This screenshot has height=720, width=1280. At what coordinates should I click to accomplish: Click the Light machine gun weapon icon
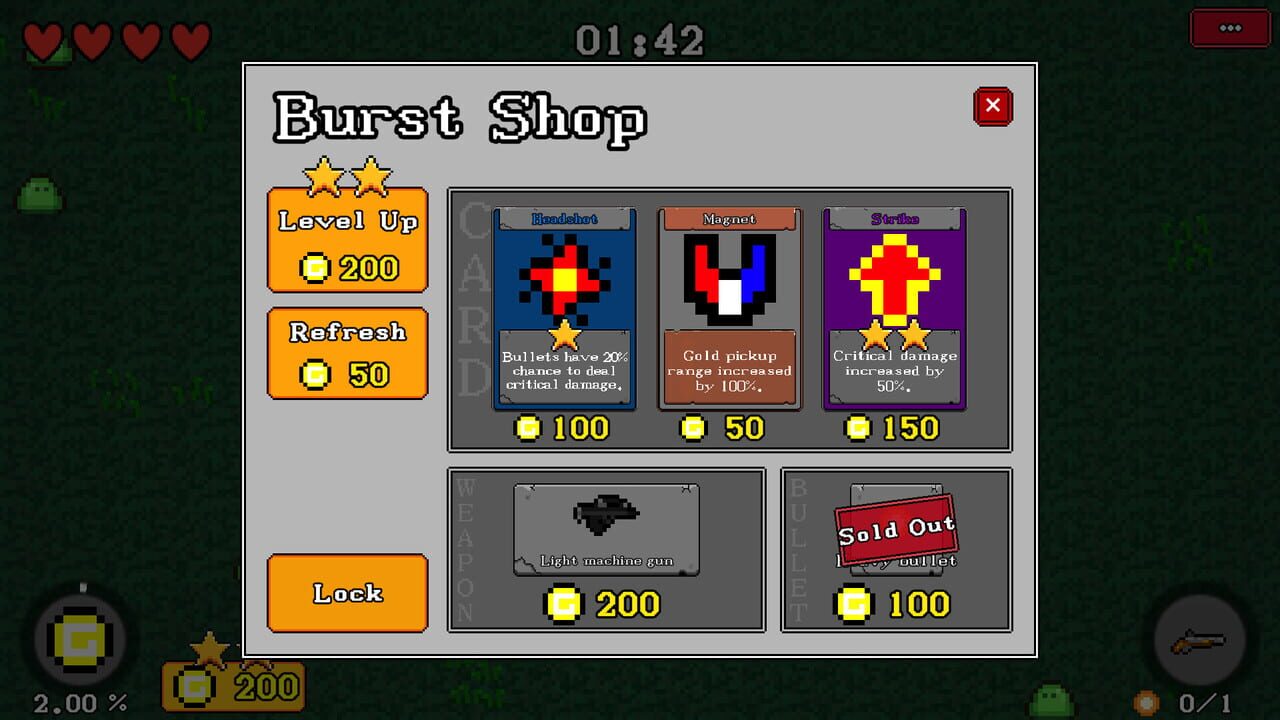coord(605,515)
